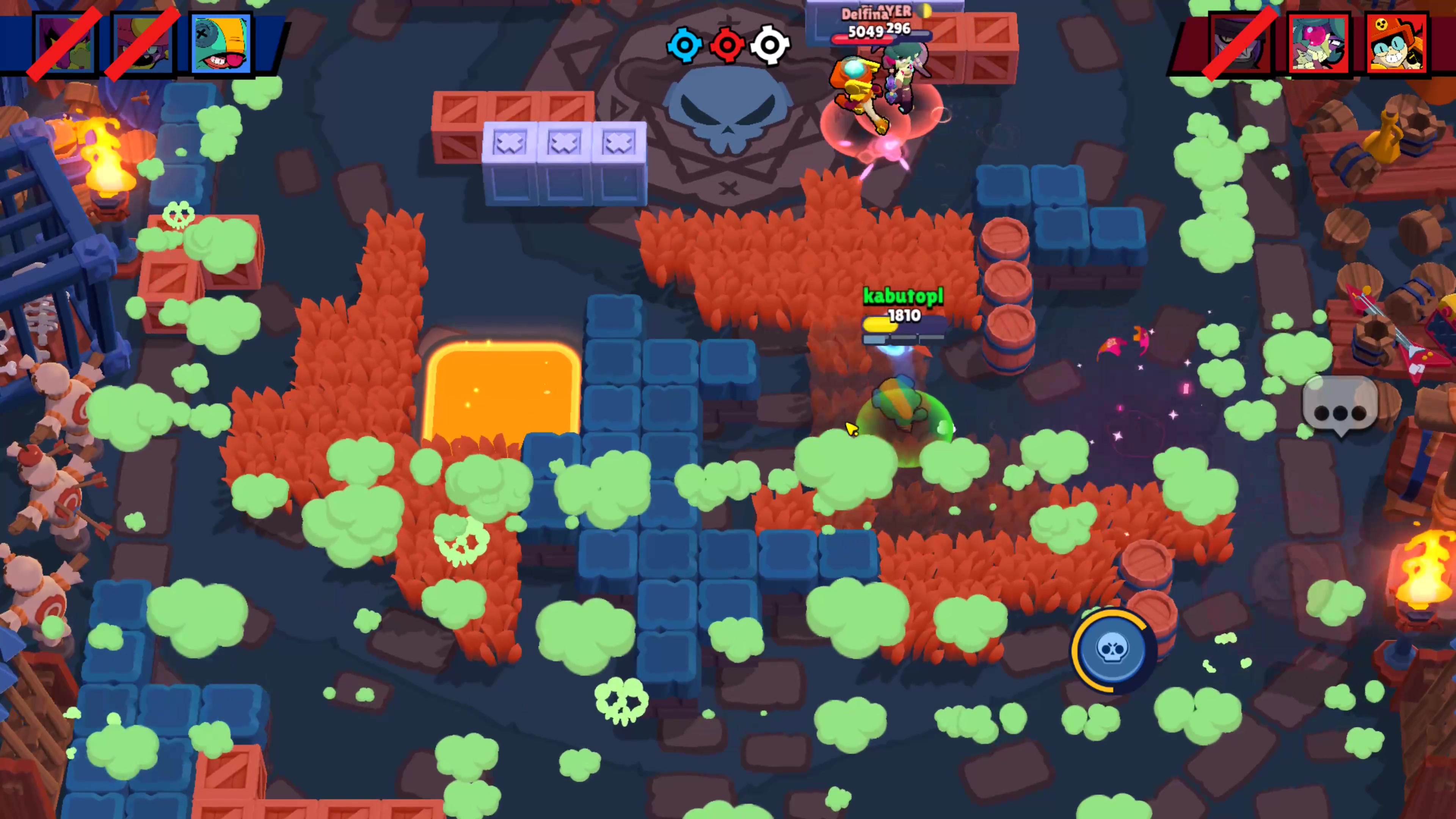Tap the white crosshair icon in the scoreboard

(x=770, y=45)
